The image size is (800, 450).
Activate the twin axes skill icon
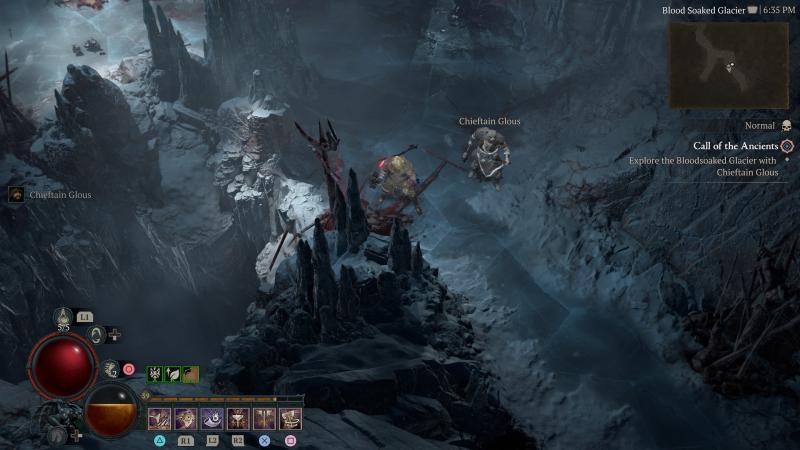264,419
